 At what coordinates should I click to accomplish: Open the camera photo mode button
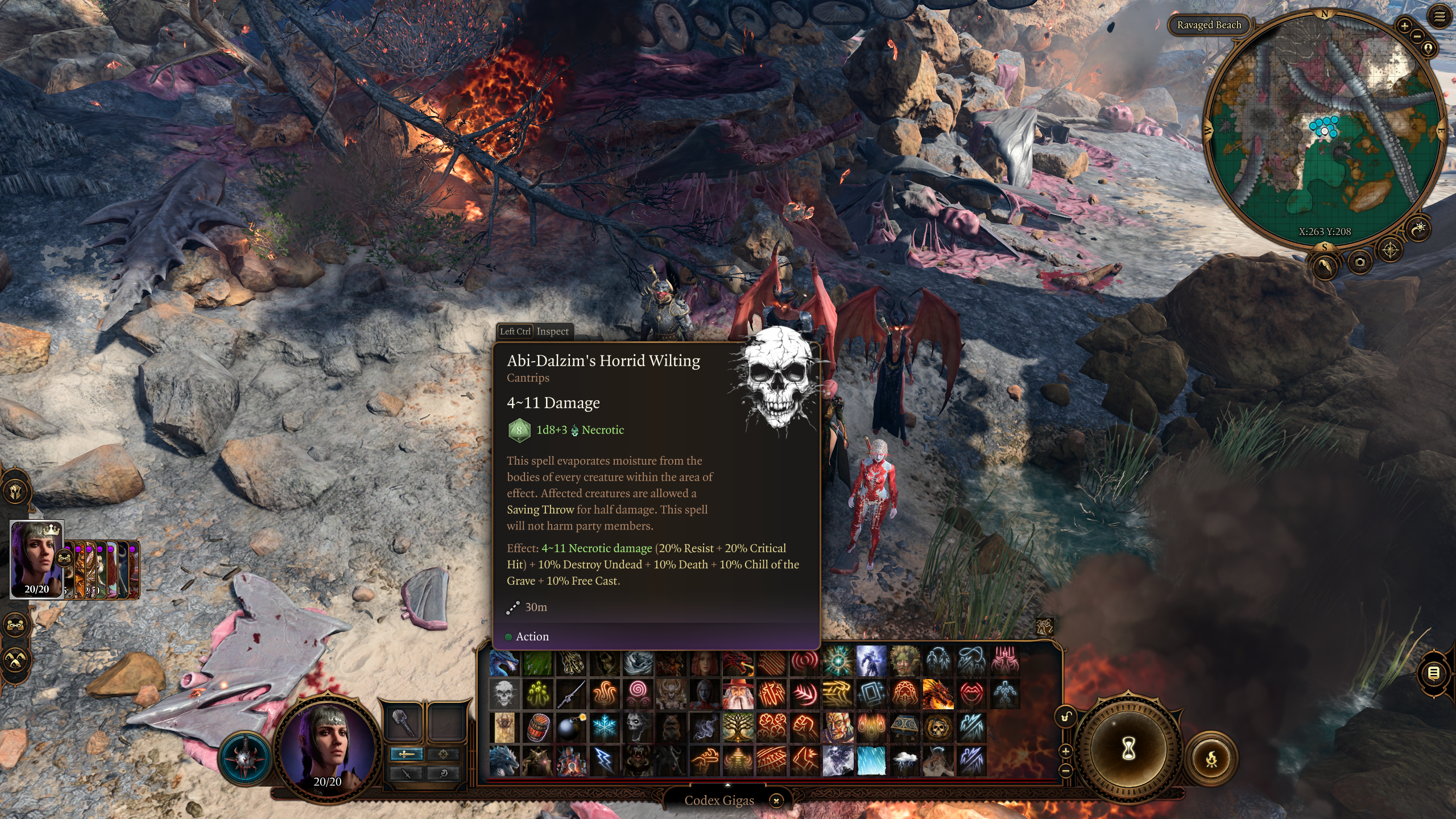click(1360, 262)
